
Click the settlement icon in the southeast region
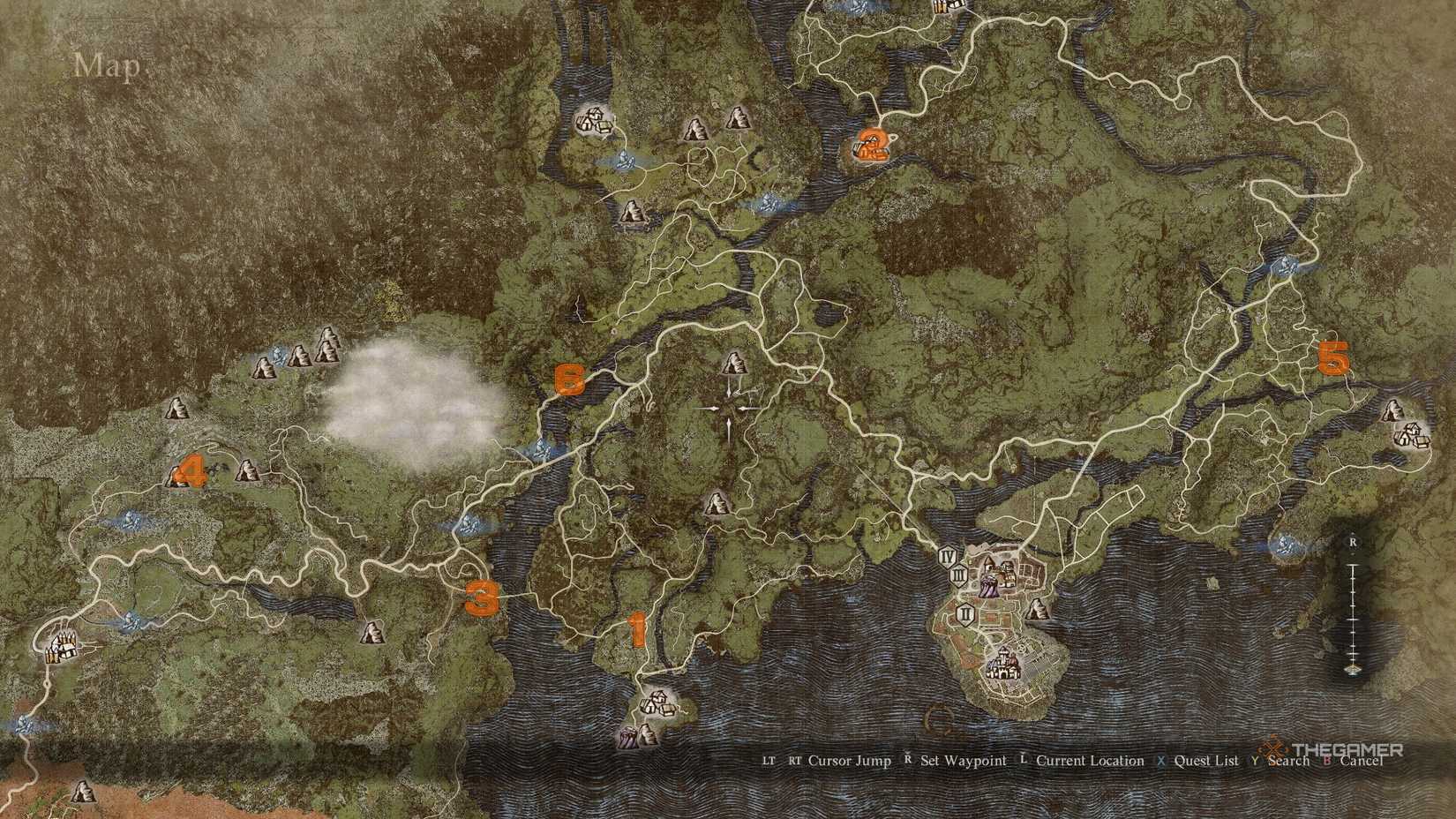[1411, 436]
